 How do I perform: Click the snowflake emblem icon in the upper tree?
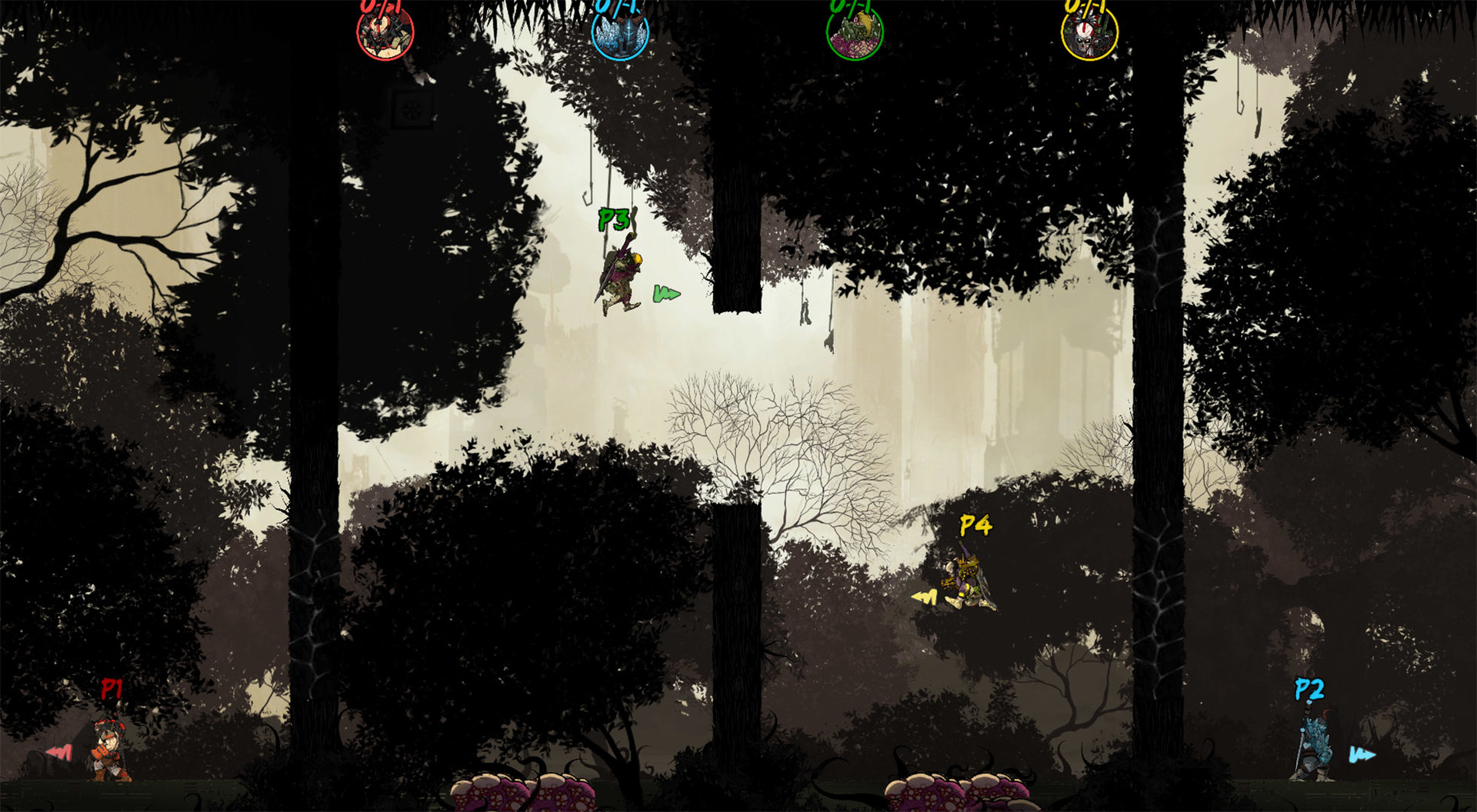(411, 110)
